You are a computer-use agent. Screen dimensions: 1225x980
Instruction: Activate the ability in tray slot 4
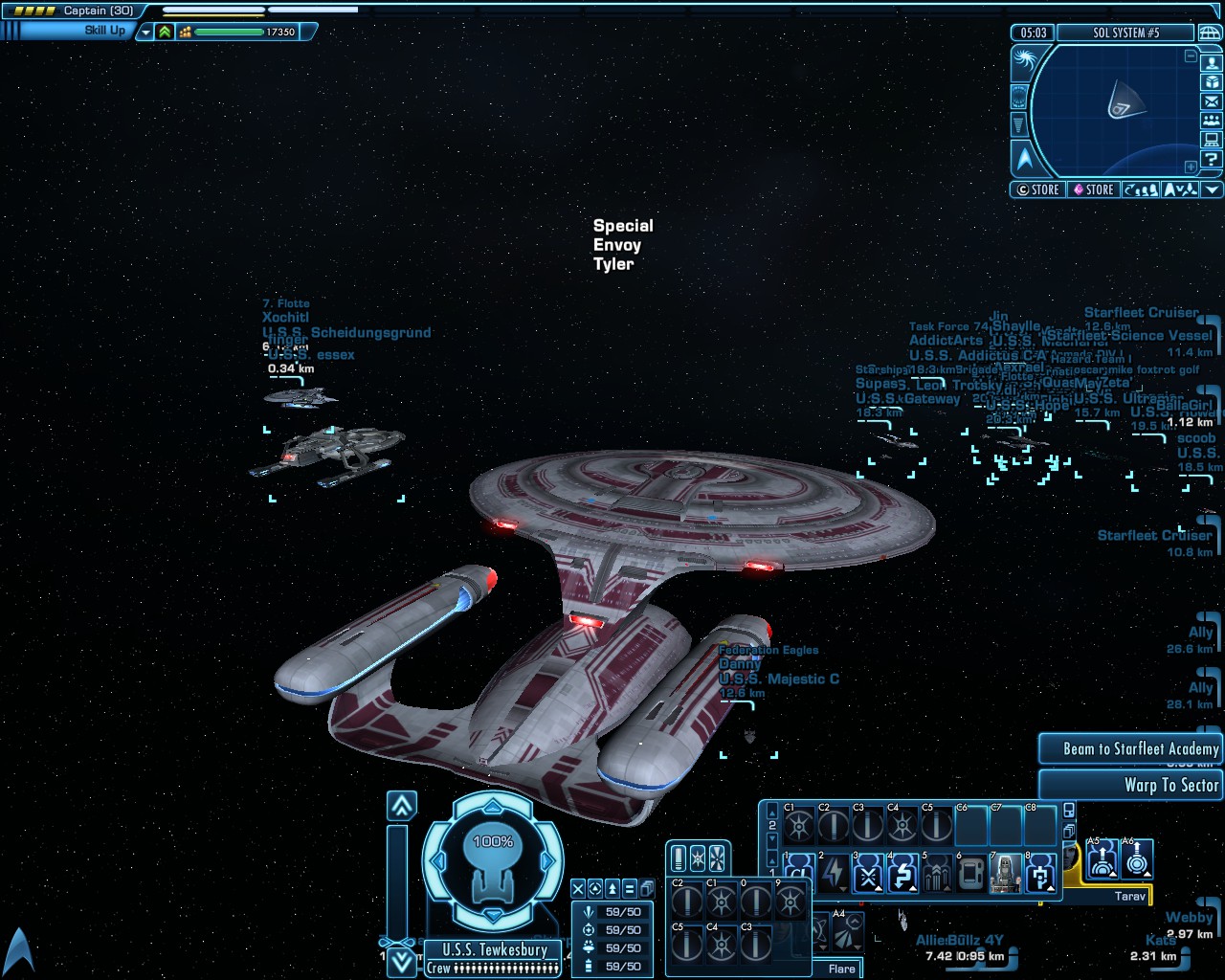click(902, 874)
